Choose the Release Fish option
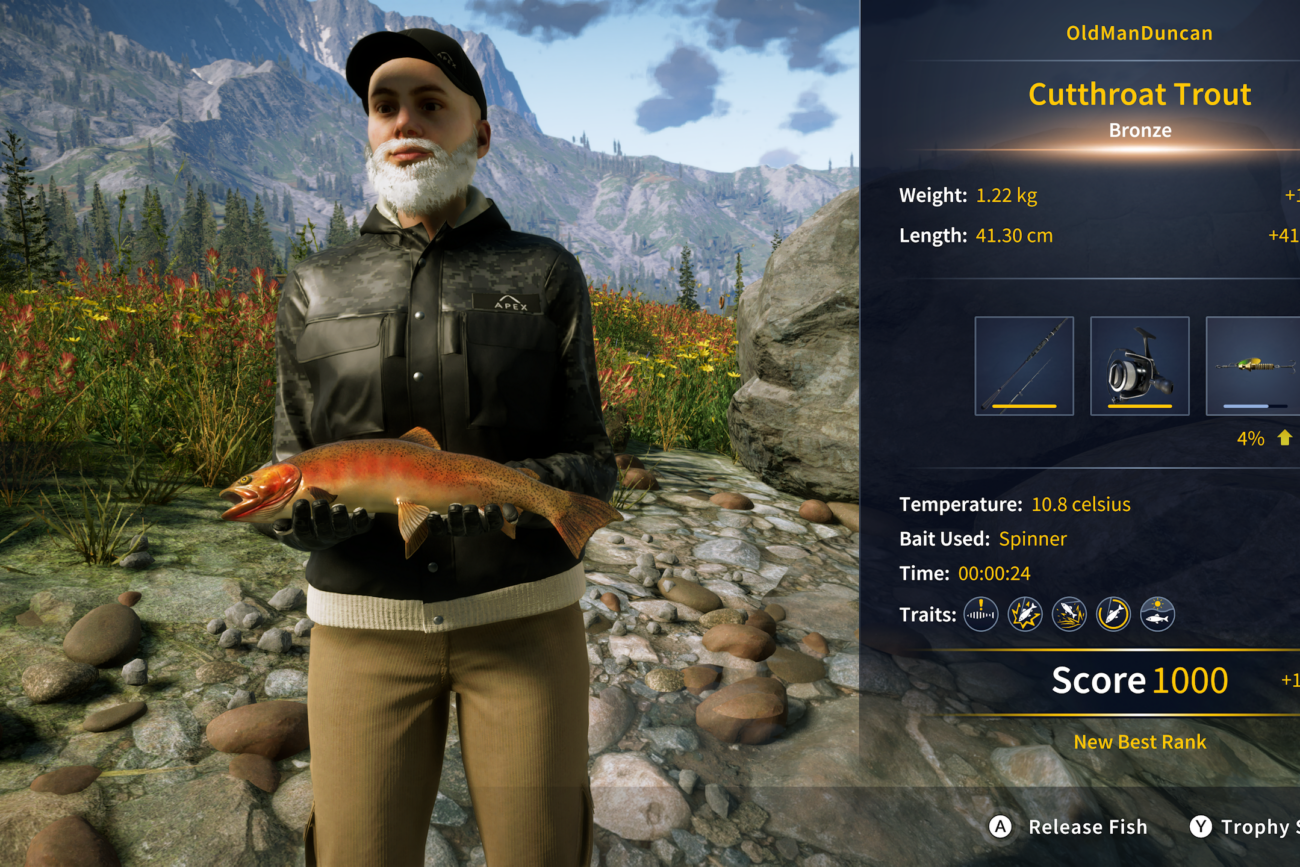Screen dimensions: 1300x867 click(x=1068, y=827)
